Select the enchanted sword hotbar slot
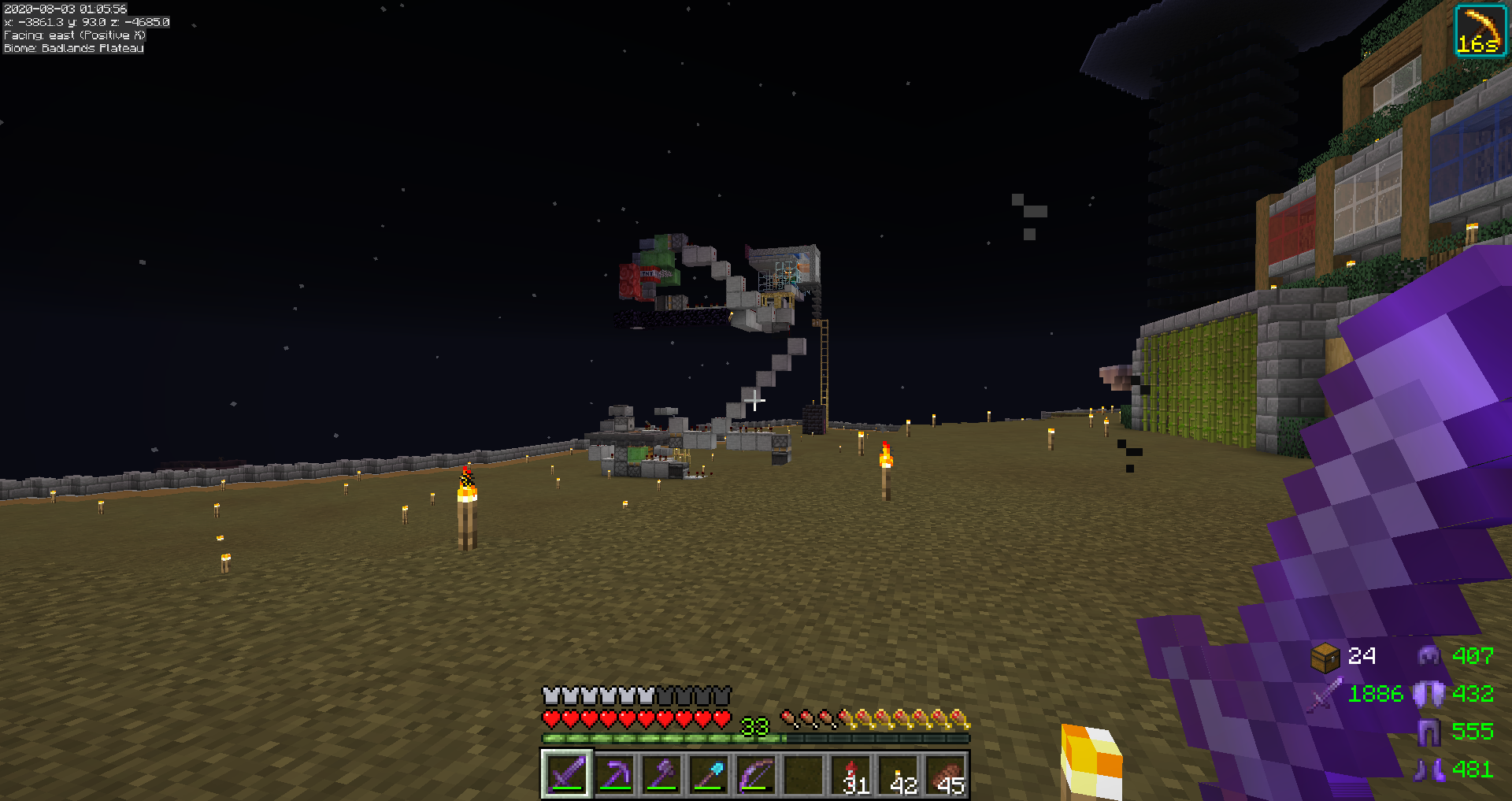The width and height of the screenshot is (1512, 801). coord(567,774)
